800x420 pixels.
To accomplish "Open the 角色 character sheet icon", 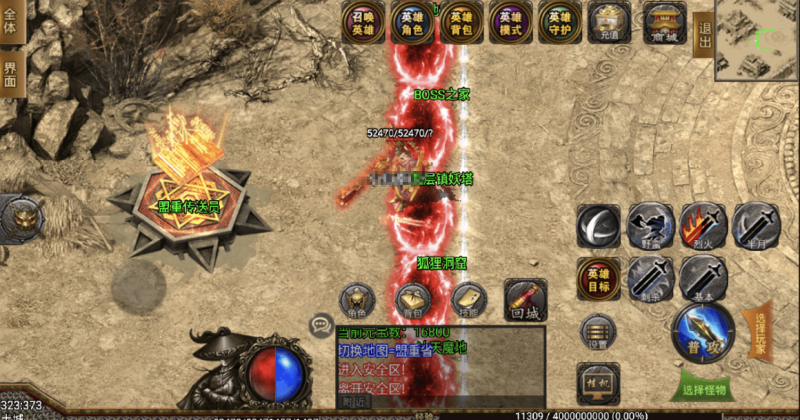I will pos(357,300).
